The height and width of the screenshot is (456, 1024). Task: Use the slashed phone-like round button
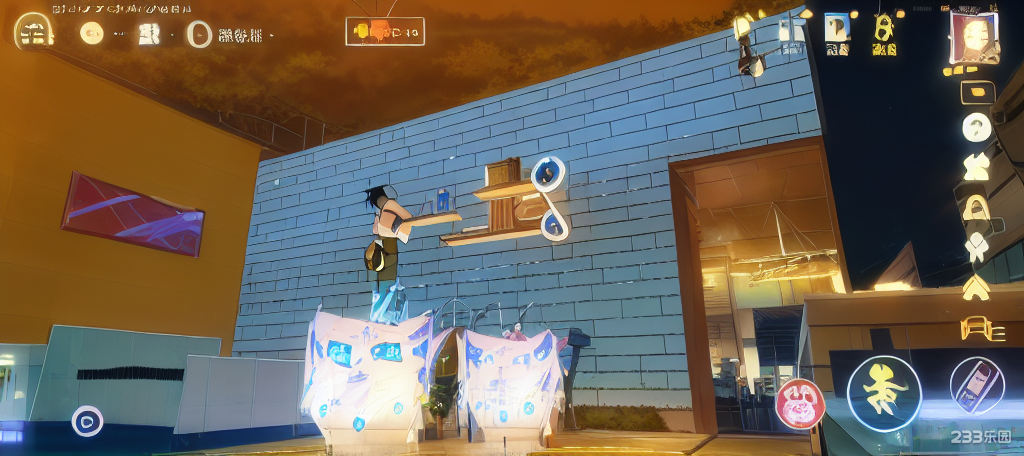click(976, 386)
